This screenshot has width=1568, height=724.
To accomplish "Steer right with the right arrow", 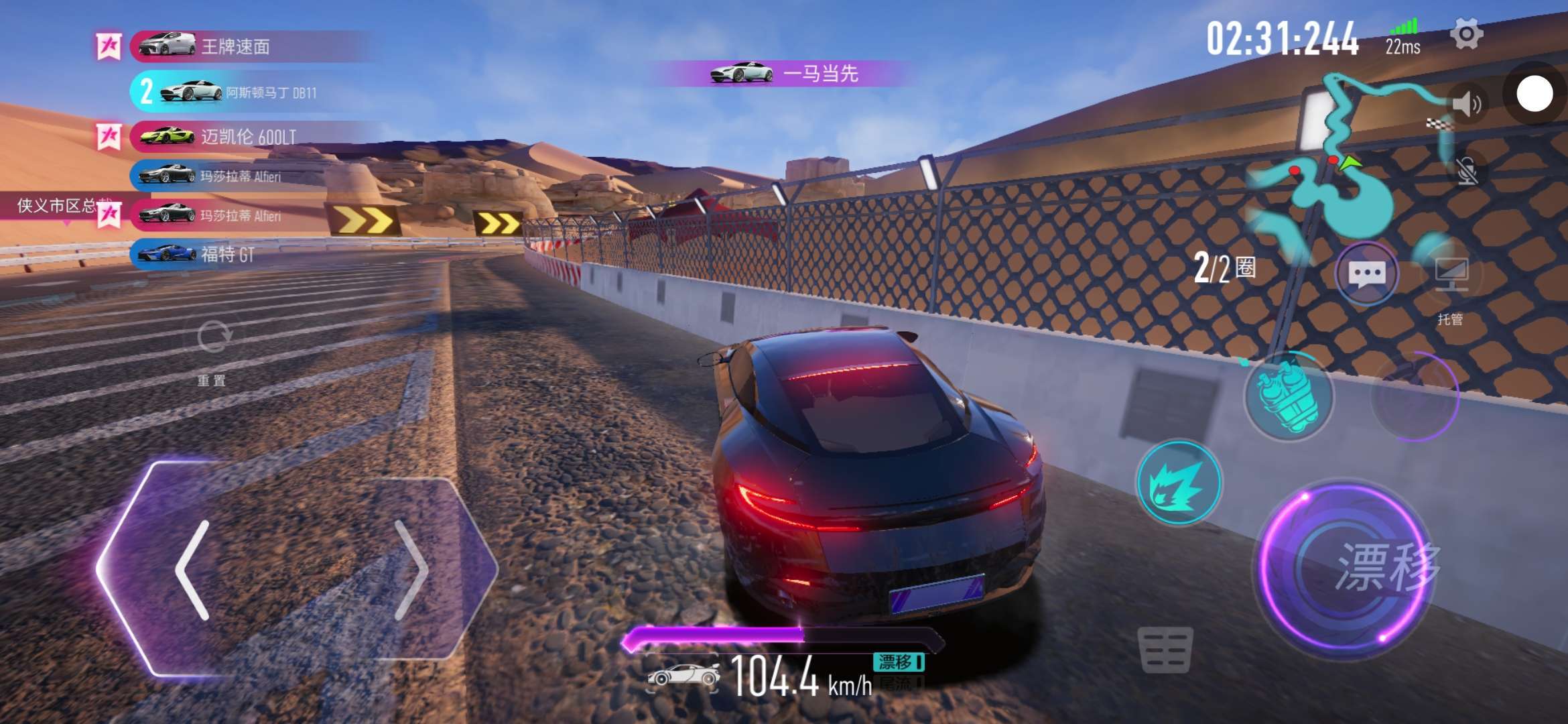I will 410,570.
